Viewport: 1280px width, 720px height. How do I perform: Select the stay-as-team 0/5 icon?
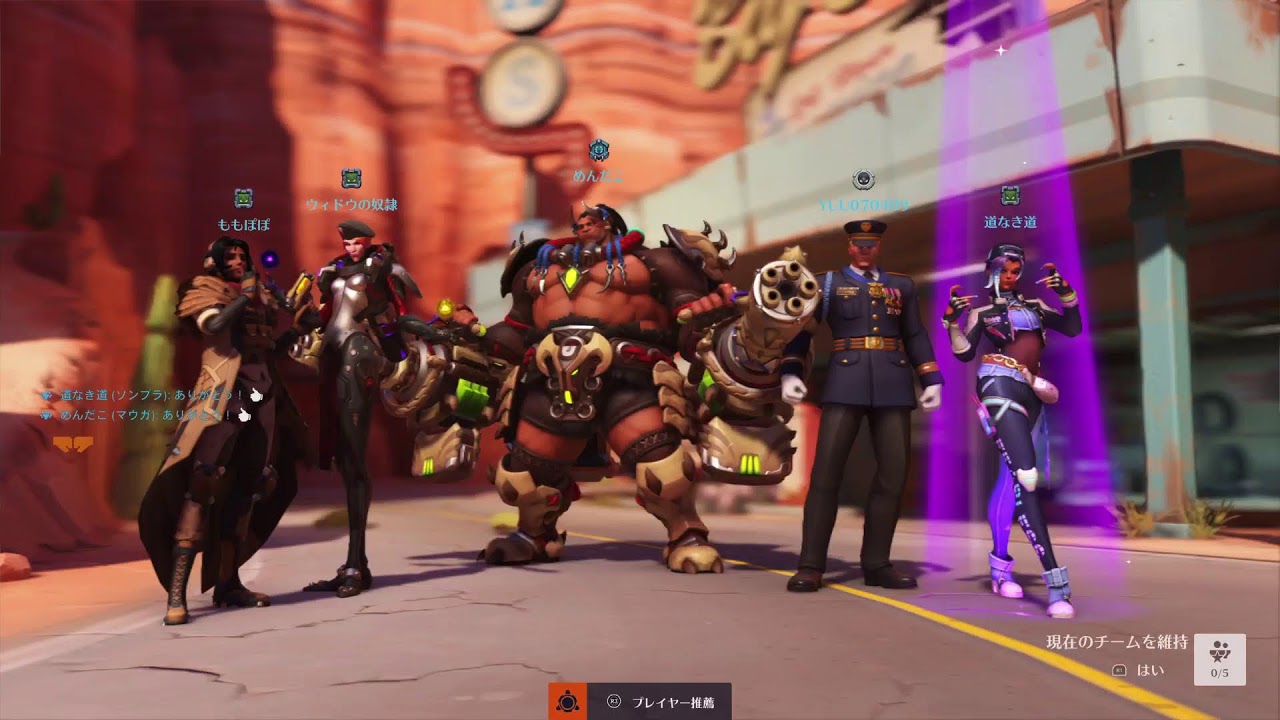click(x=1219, y=659)
